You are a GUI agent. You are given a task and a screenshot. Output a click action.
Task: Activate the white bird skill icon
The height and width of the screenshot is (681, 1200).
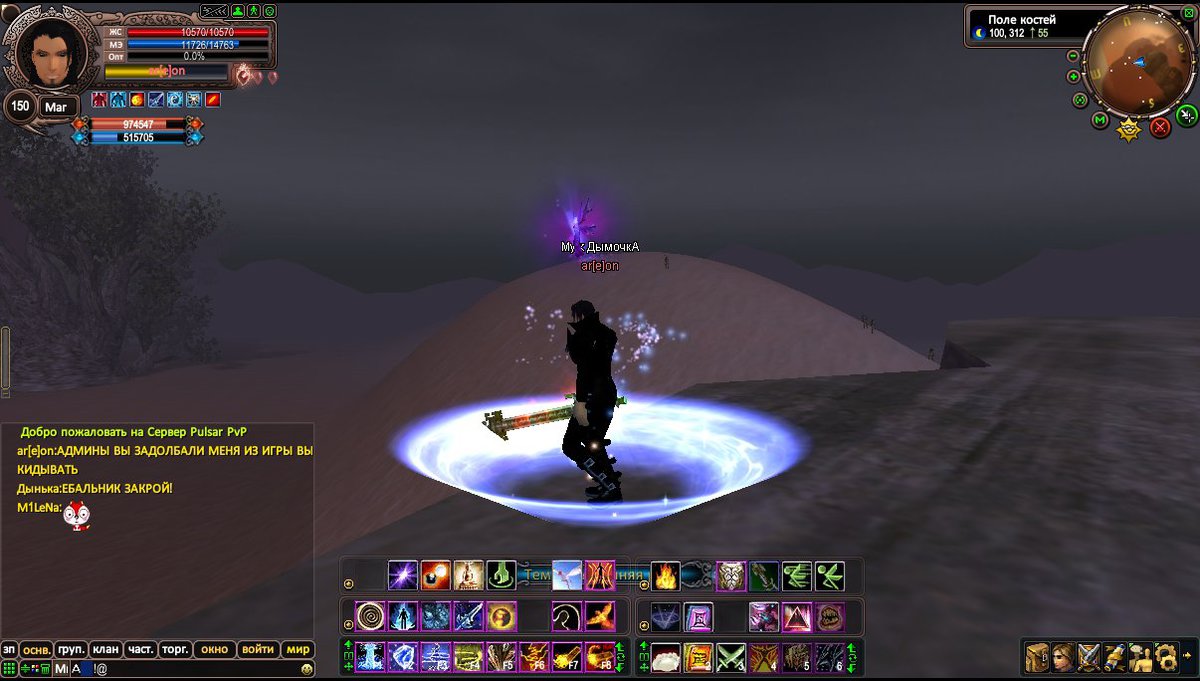click(x=567, y=575)
